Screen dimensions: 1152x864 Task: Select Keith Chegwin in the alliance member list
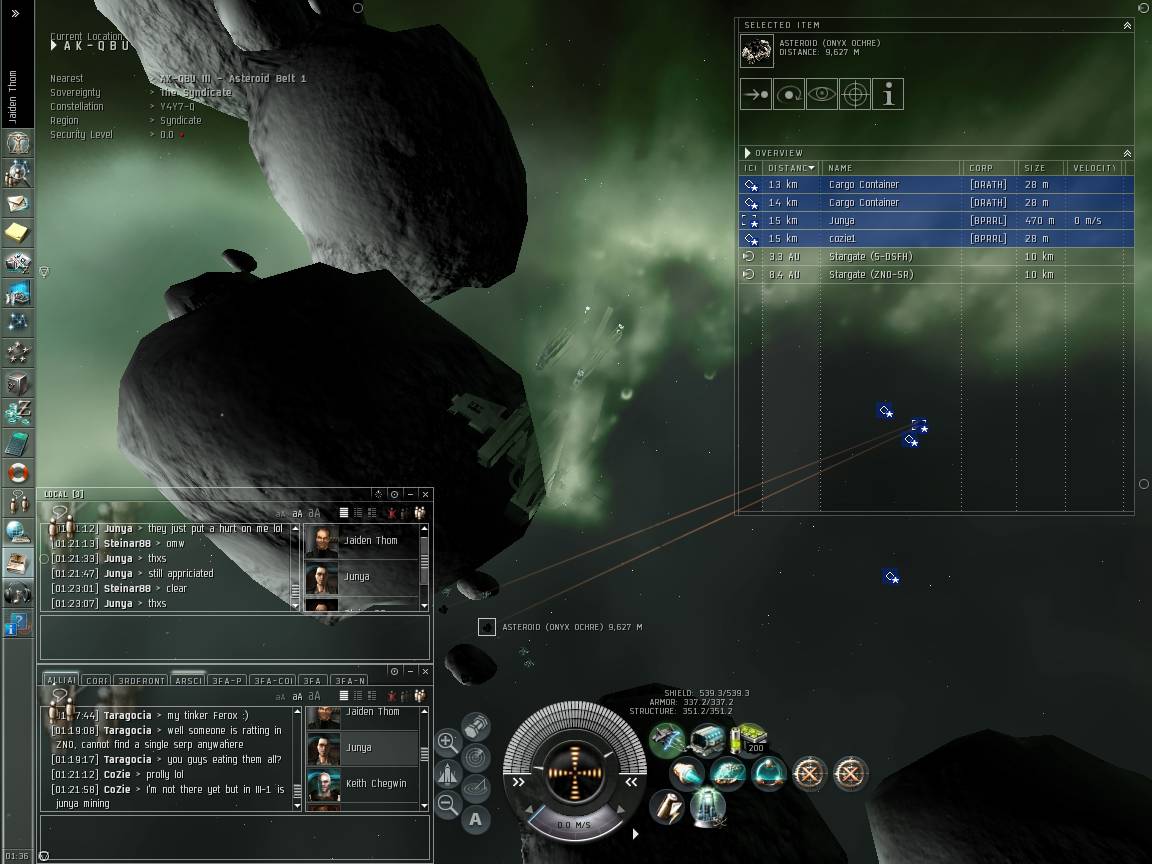375,783
